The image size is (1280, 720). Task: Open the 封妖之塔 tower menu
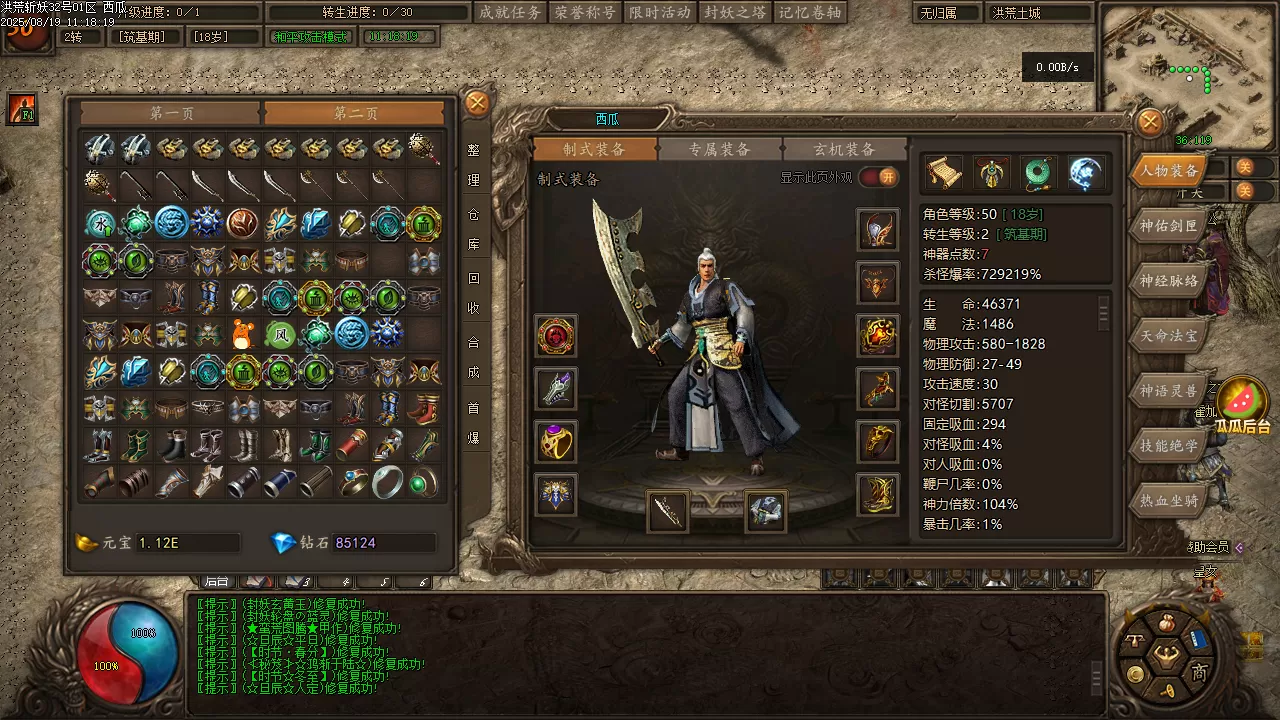click(734, 12)
